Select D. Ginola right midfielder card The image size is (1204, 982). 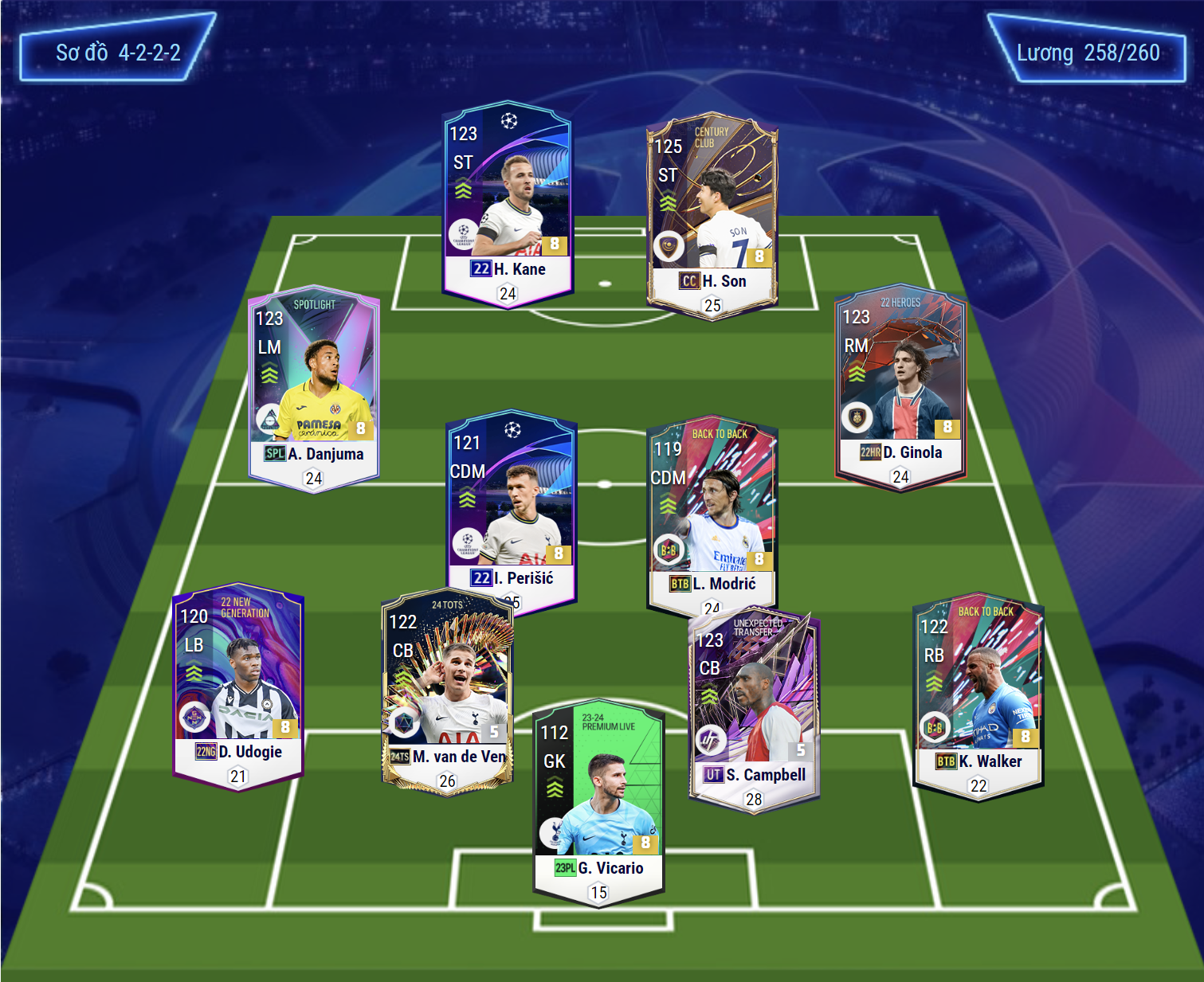[900, 386]
